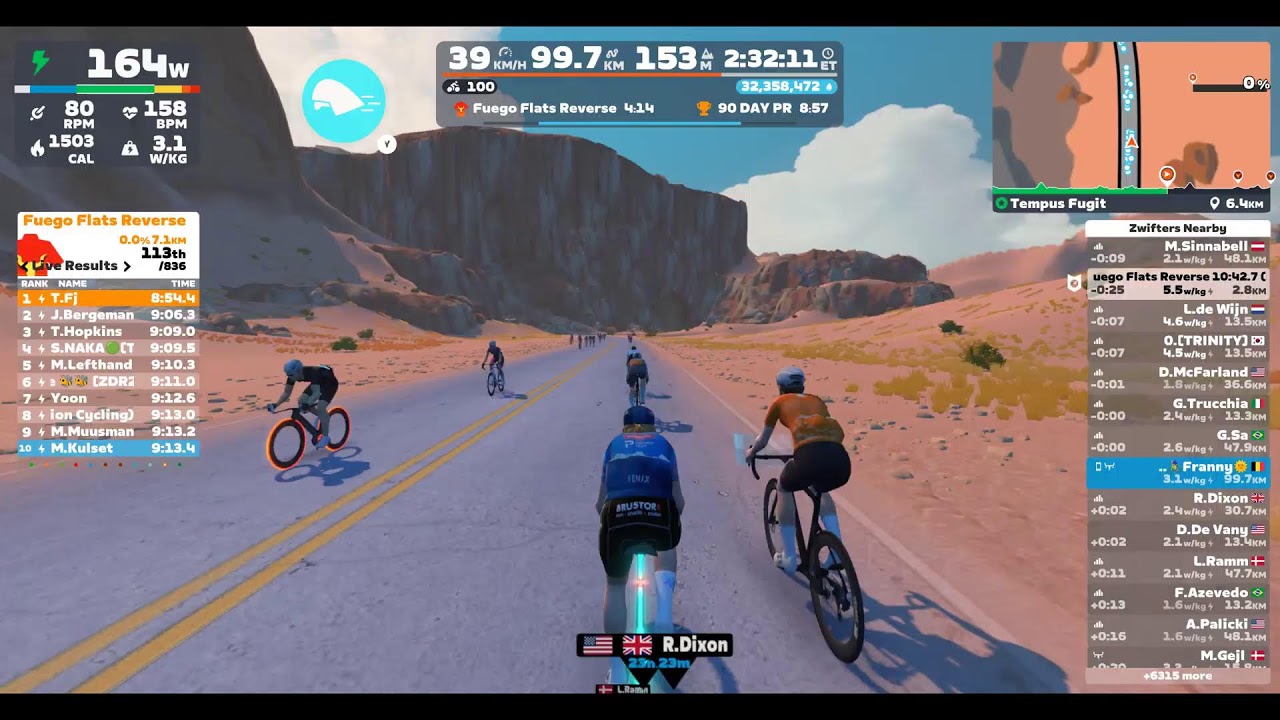The width and height of the screenshot is (1280, 720).
Task: Select G.Trucchia in Zwifters Nearby
Action: click(1177, 409)
